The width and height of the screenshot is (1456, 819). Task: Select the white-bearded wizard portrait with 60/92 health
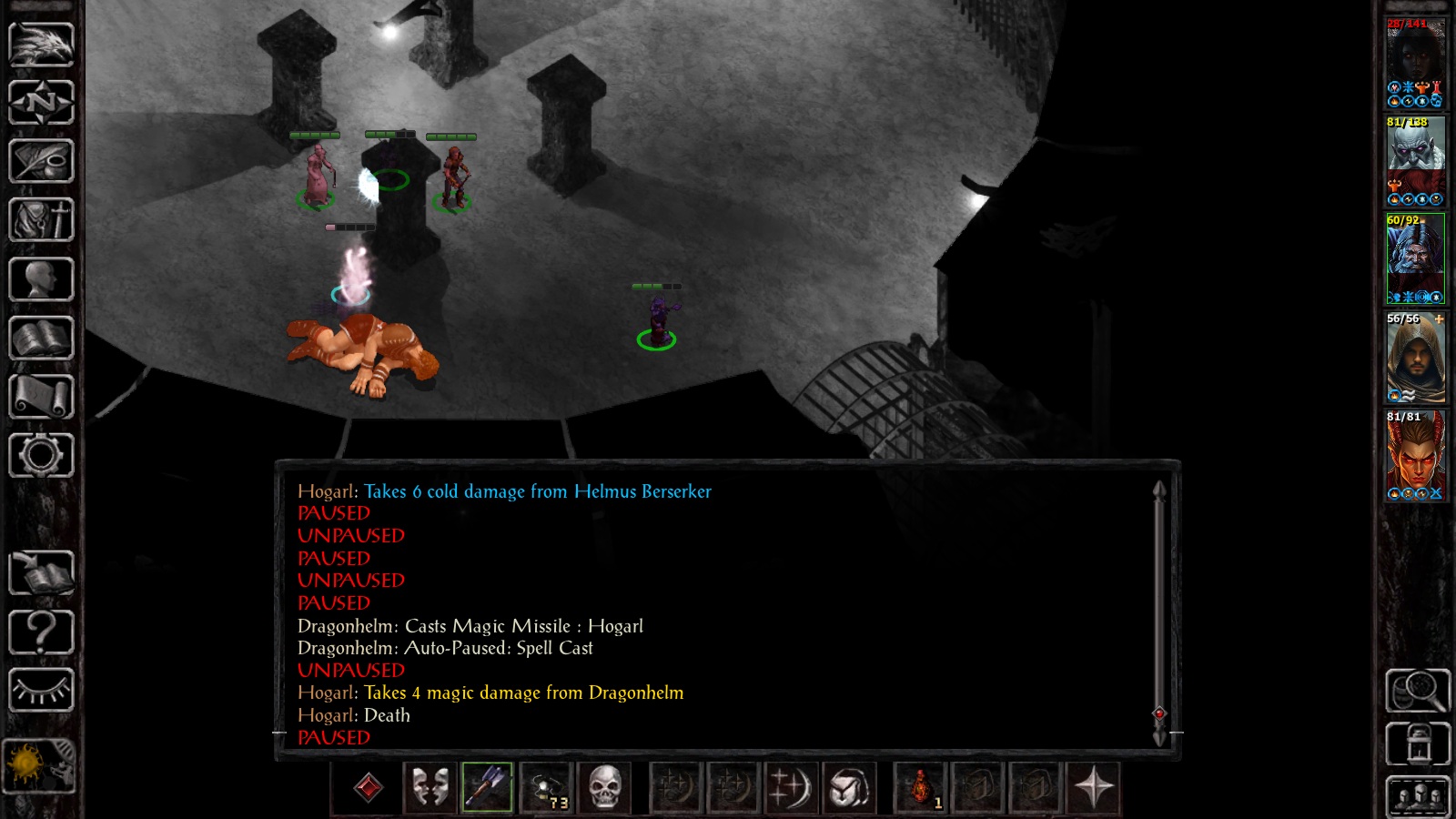pyautogui.click(x=1415, y=258)
